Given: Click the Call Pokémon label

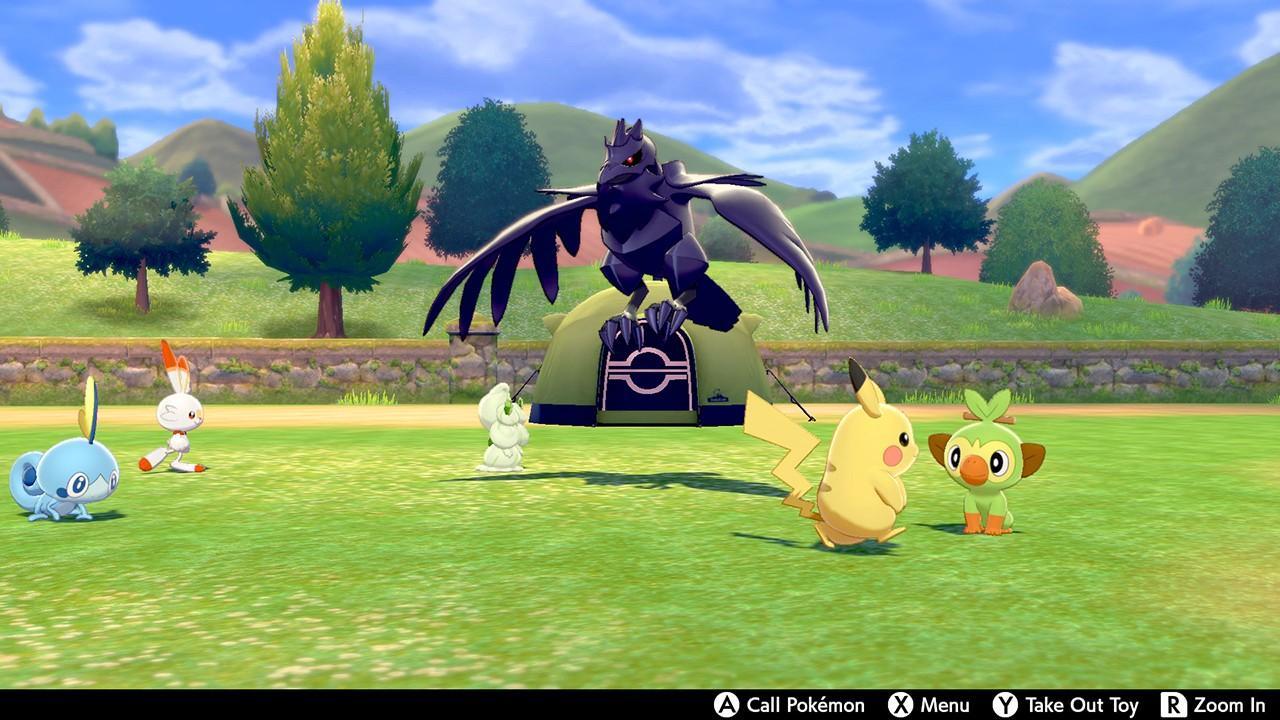Looking at the screenshot, I should [x=805, y=706].
